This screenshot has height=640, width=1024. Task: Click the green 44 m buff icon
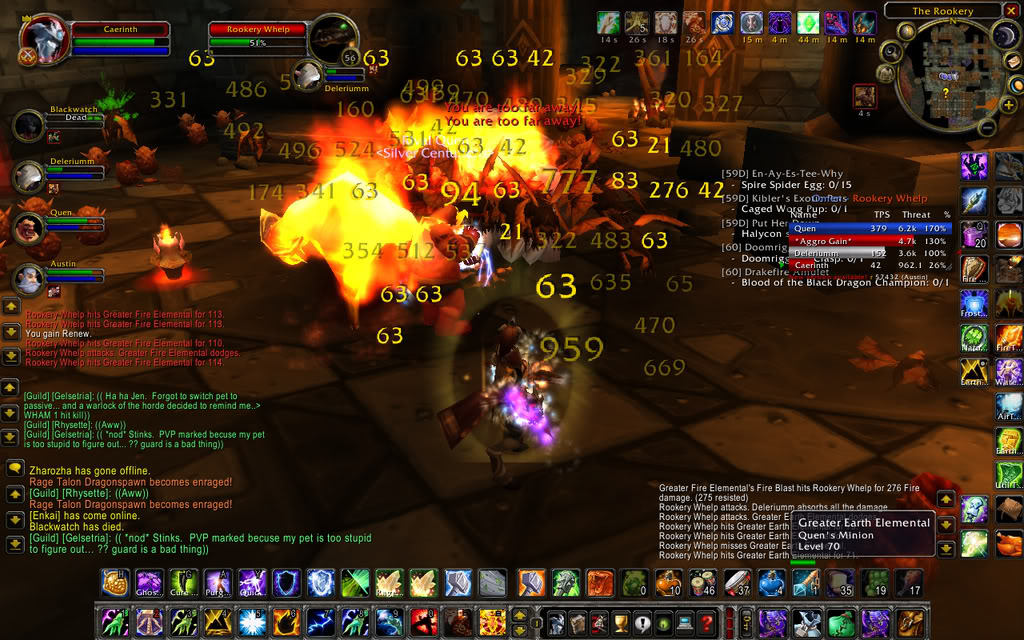coord(808,22)
